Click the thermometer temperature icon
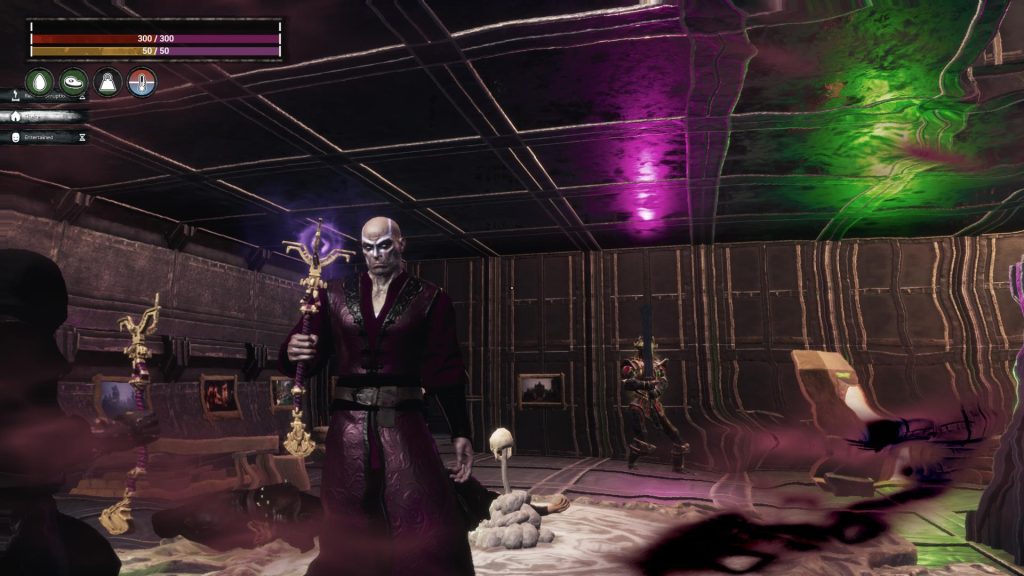The image size is (1024, 576). tap(142, 82)
